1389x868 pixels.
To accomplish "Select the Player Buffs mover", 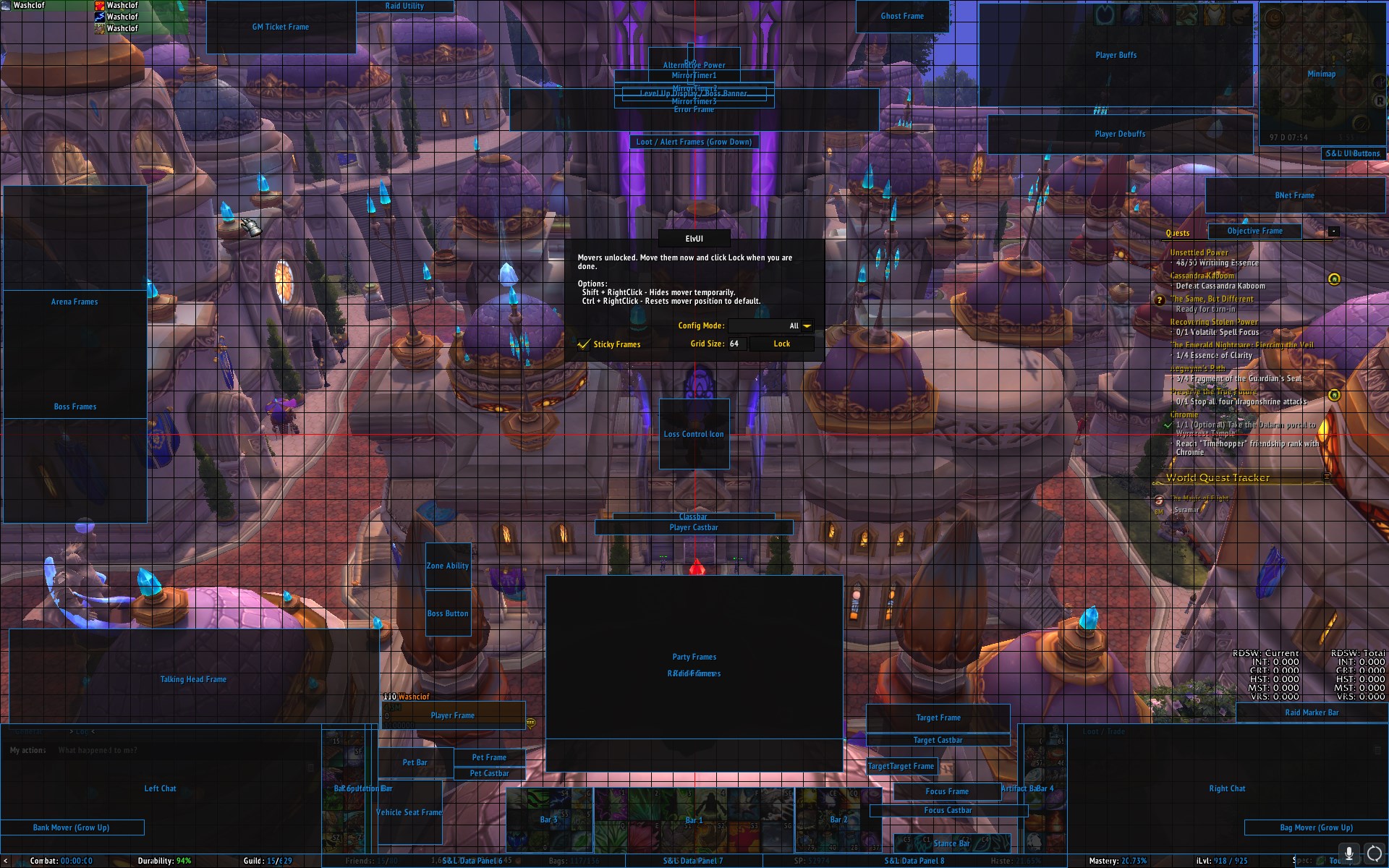I will 1116,55.
